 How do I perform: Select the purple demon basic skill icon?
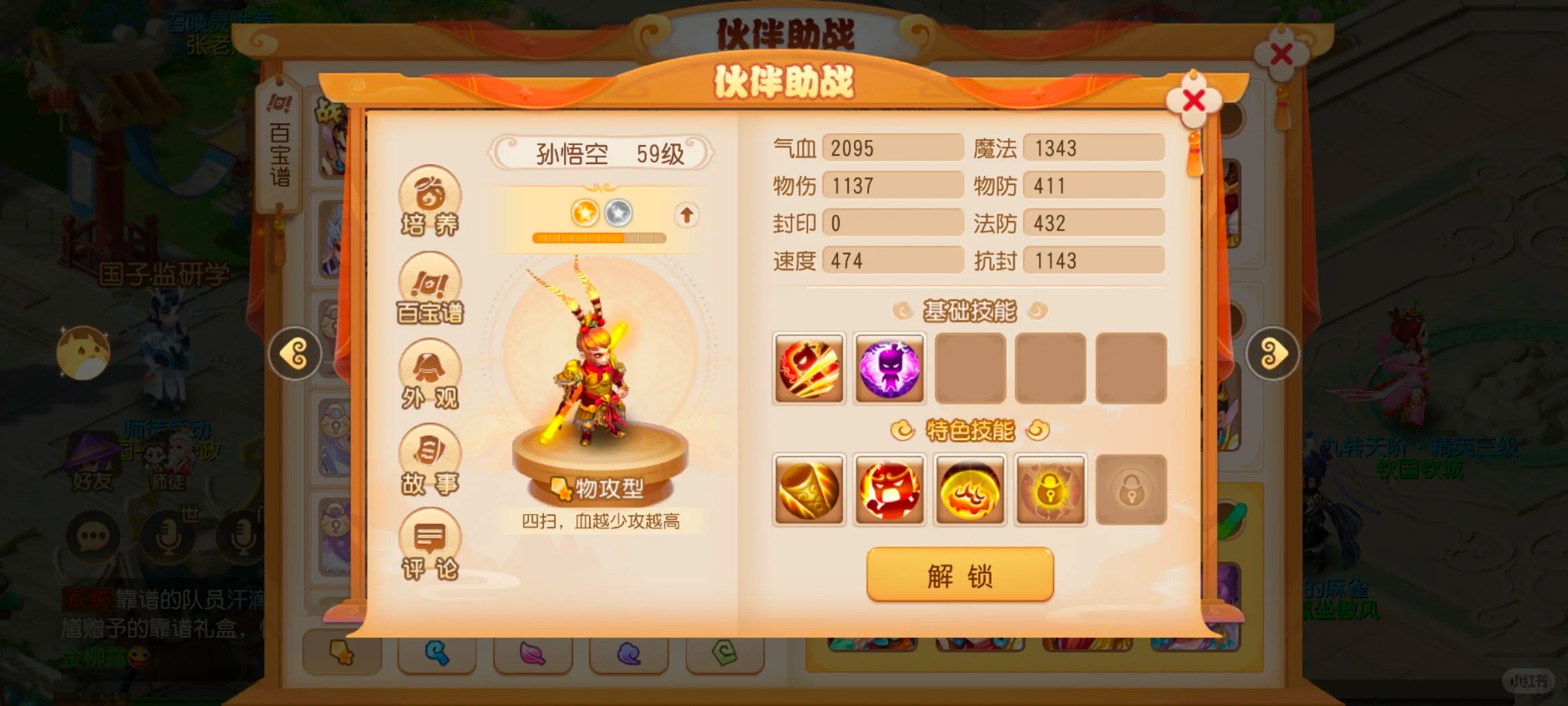pos(889,369)
